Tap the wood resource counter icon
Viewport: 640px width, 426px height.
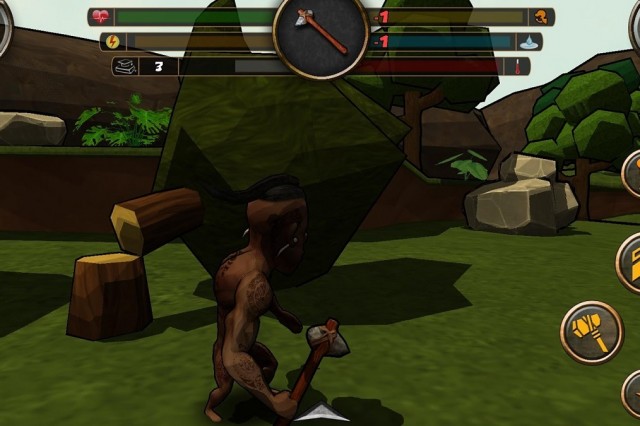click(127, 67)
